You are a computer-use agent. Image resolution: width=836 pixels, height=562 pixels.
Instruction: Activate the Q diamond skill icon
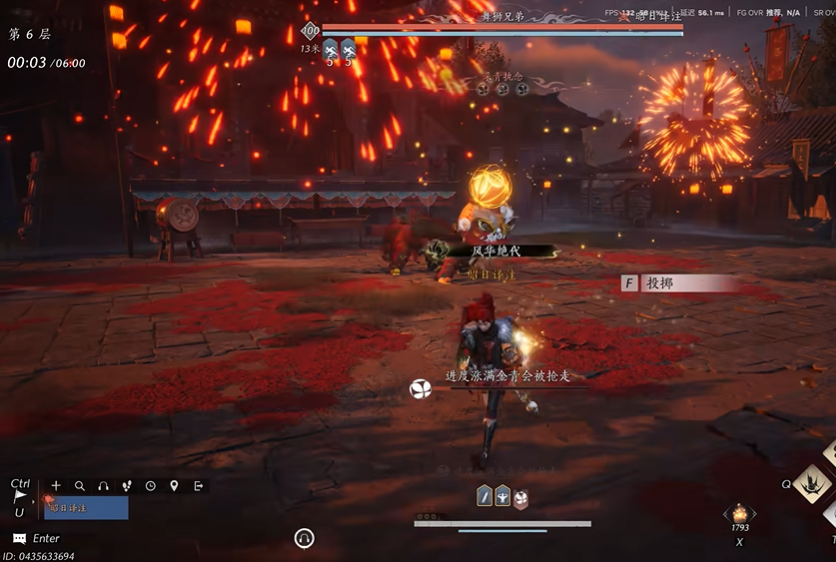coord(812,485)
